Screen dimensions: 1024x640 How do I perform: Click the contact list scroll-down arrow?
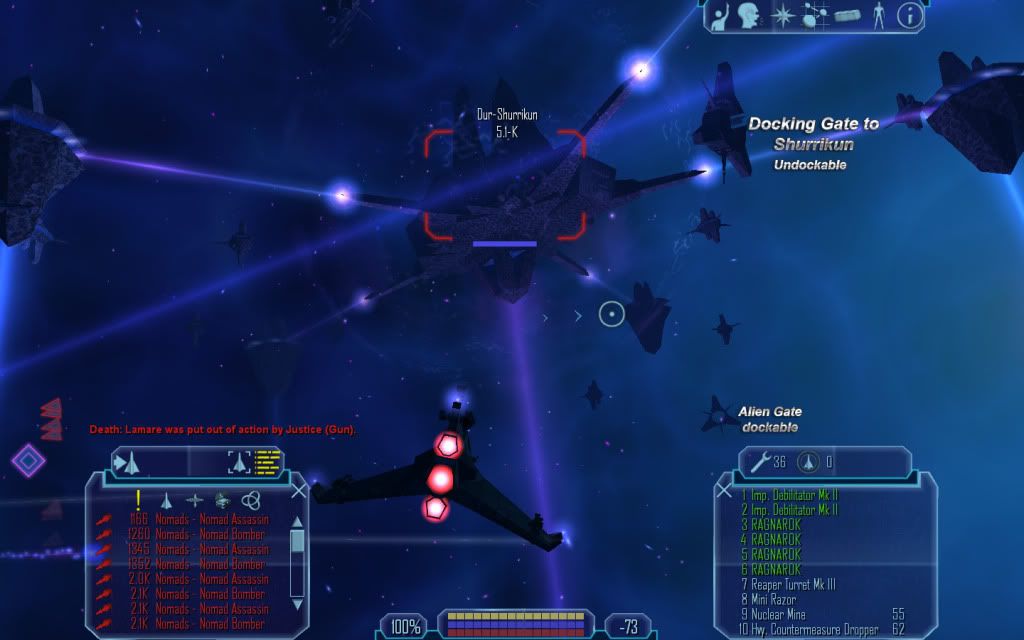297,604
